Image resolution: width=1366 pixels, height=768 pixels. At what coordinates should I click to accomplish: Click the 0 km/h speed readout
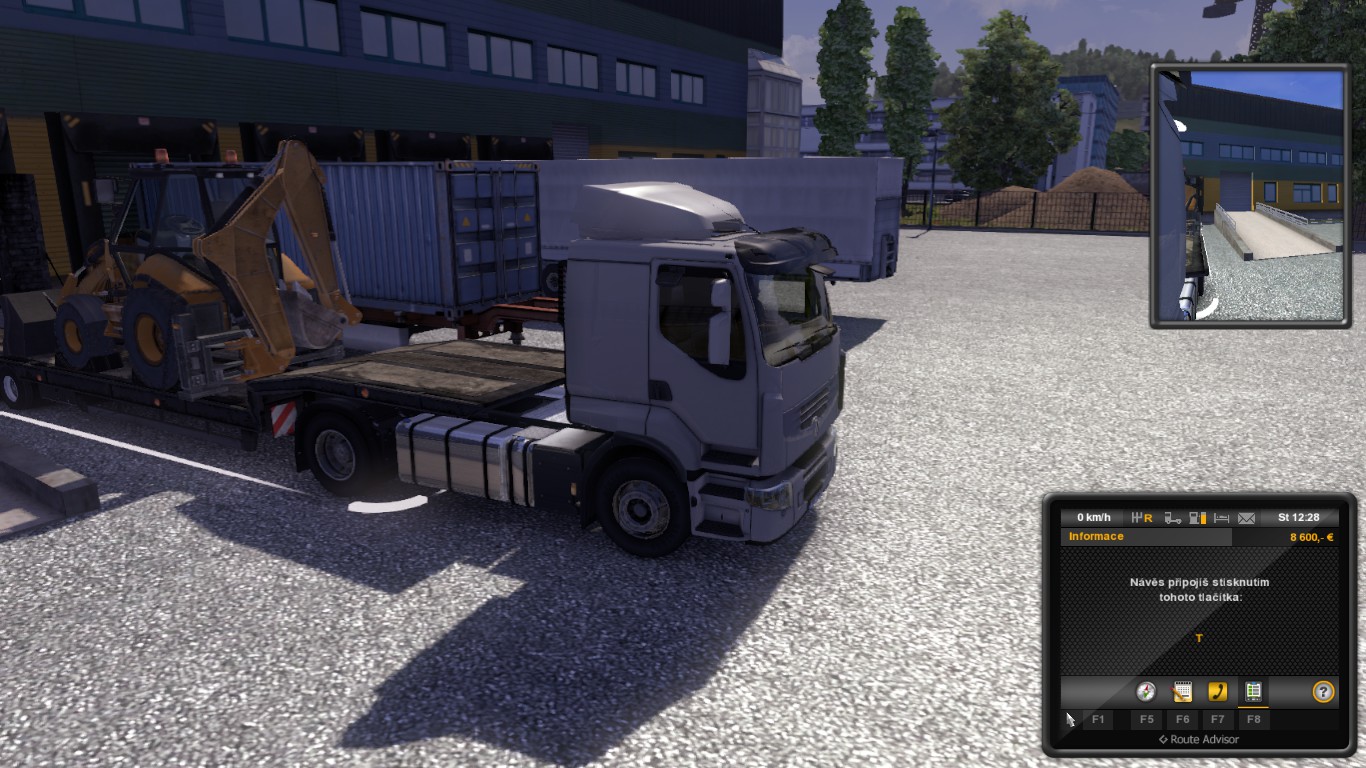point(1095,518)
